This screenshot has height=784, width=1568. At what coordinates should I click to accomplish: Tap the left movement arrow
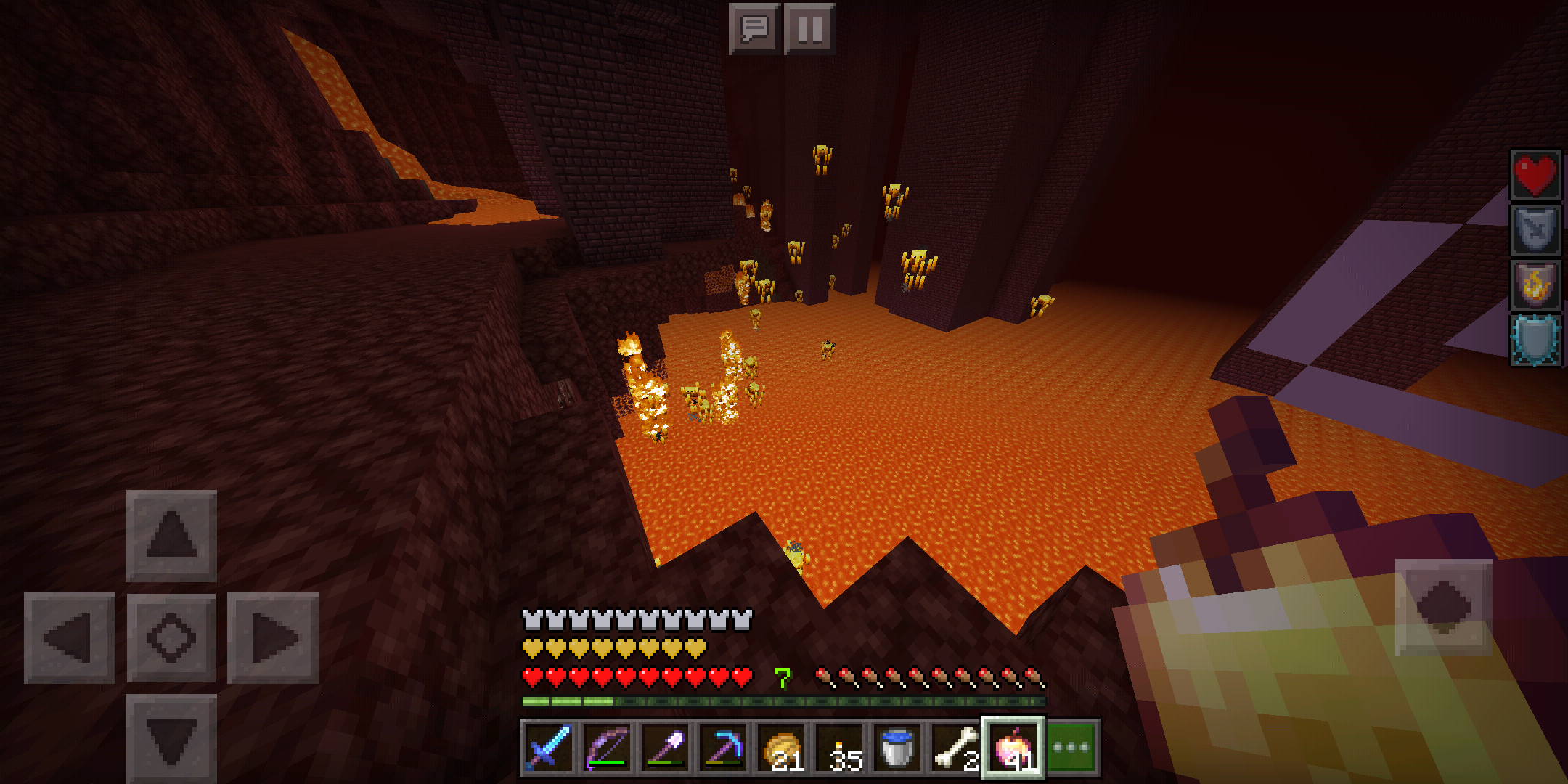coord(70,638)
